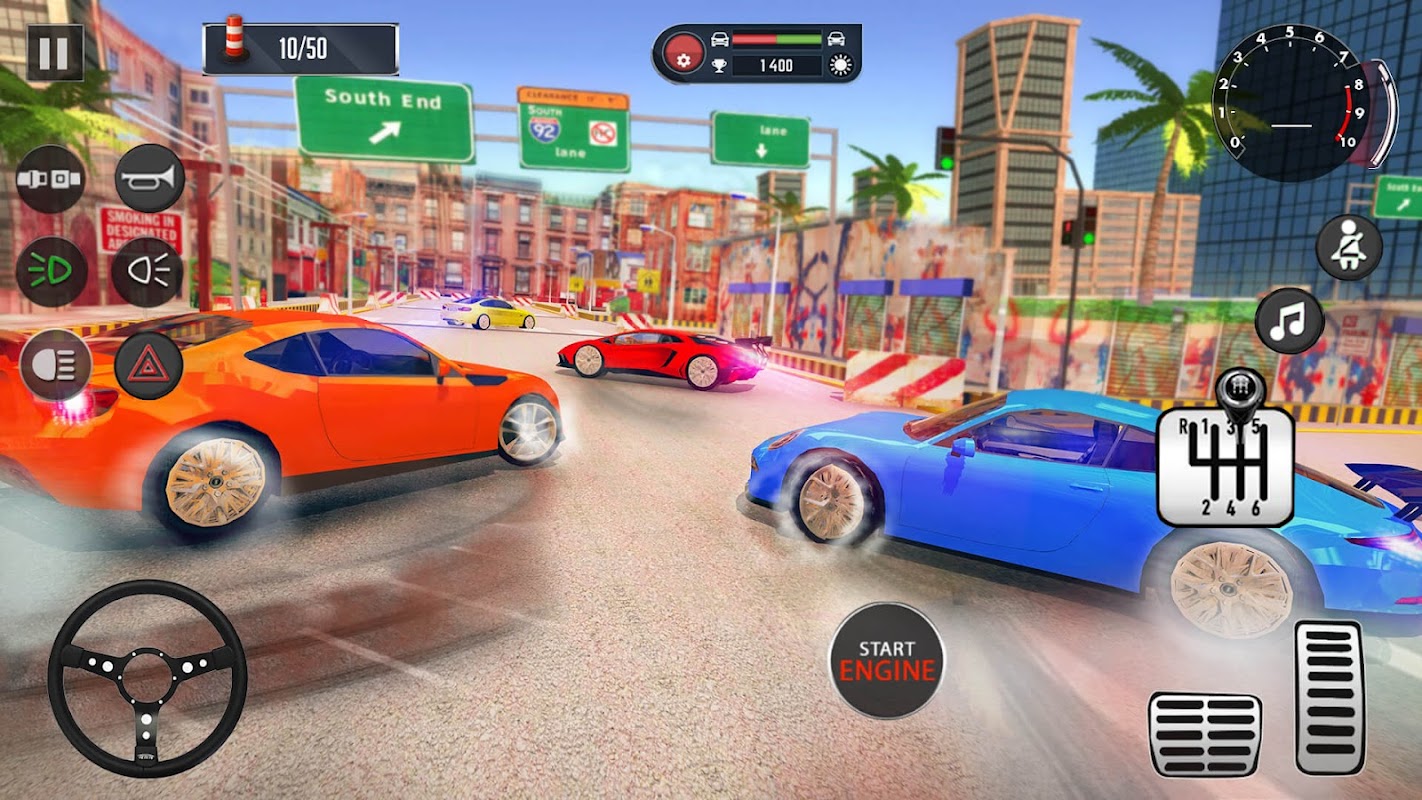Fasten the seatbelt buckle button

pyautogui.click(x=51, y=179)
